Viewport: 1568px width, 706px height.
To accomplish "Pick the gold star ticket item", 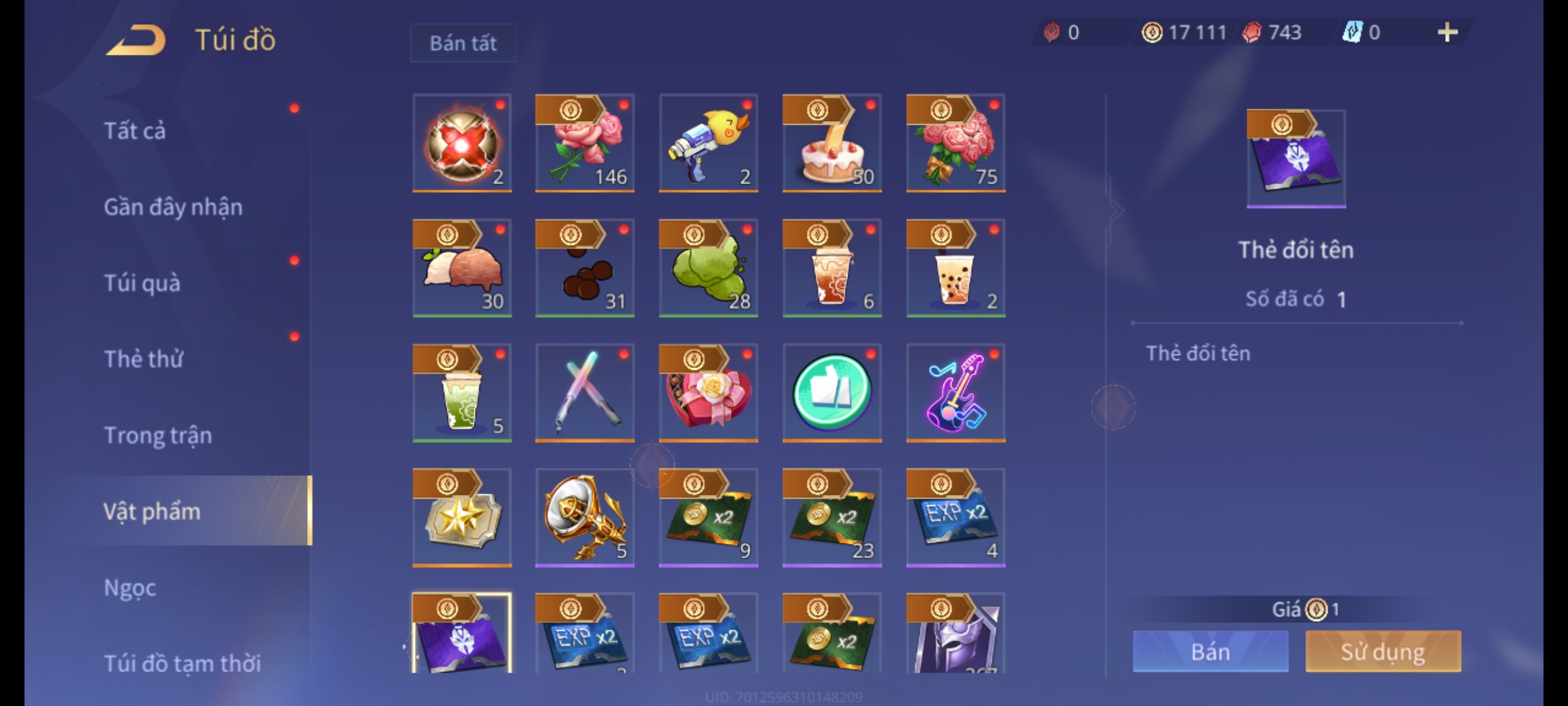I will (462, 517).
